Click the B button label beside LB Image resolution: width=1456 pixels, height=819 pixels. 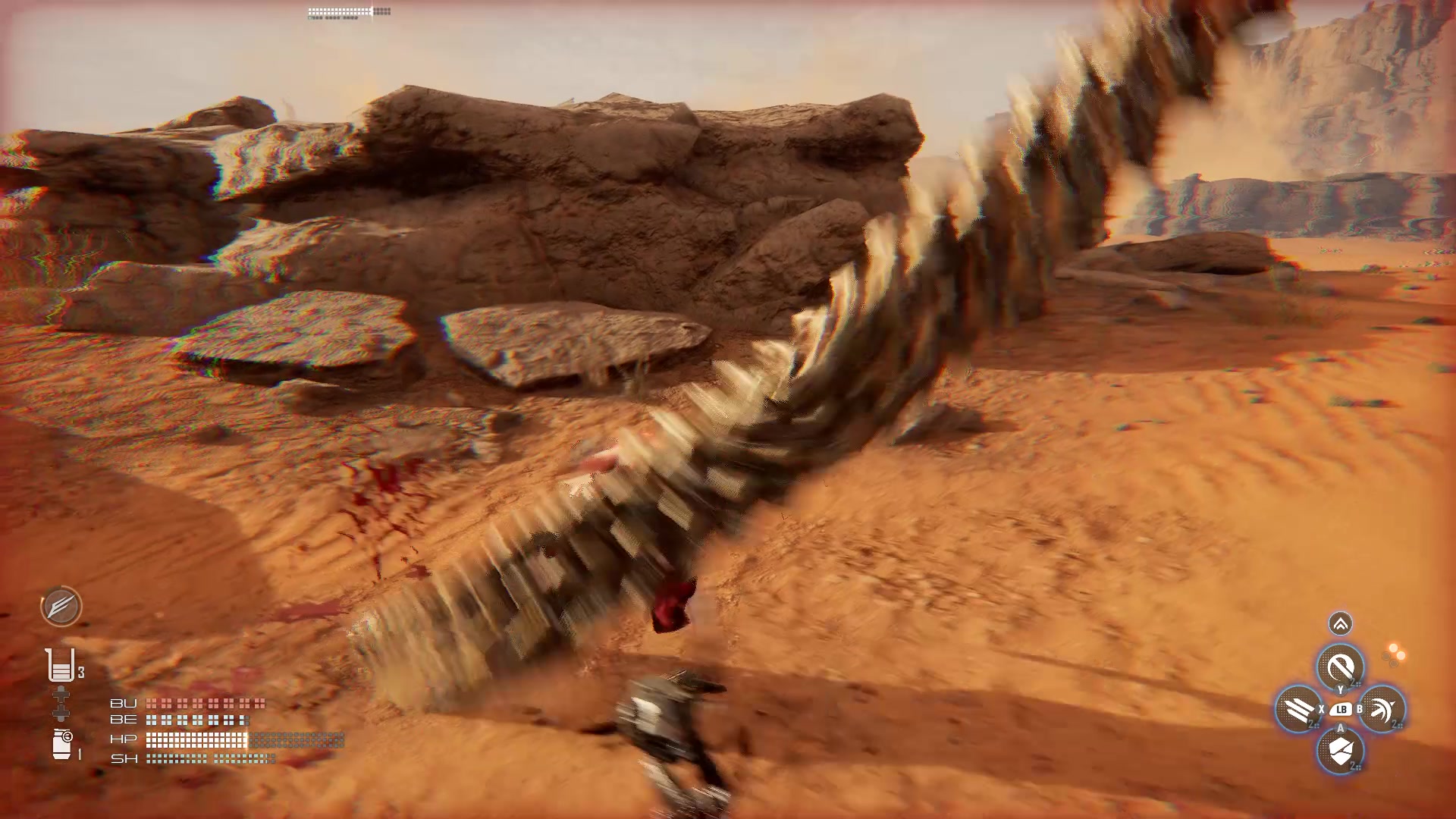[x=1360, y=710]
